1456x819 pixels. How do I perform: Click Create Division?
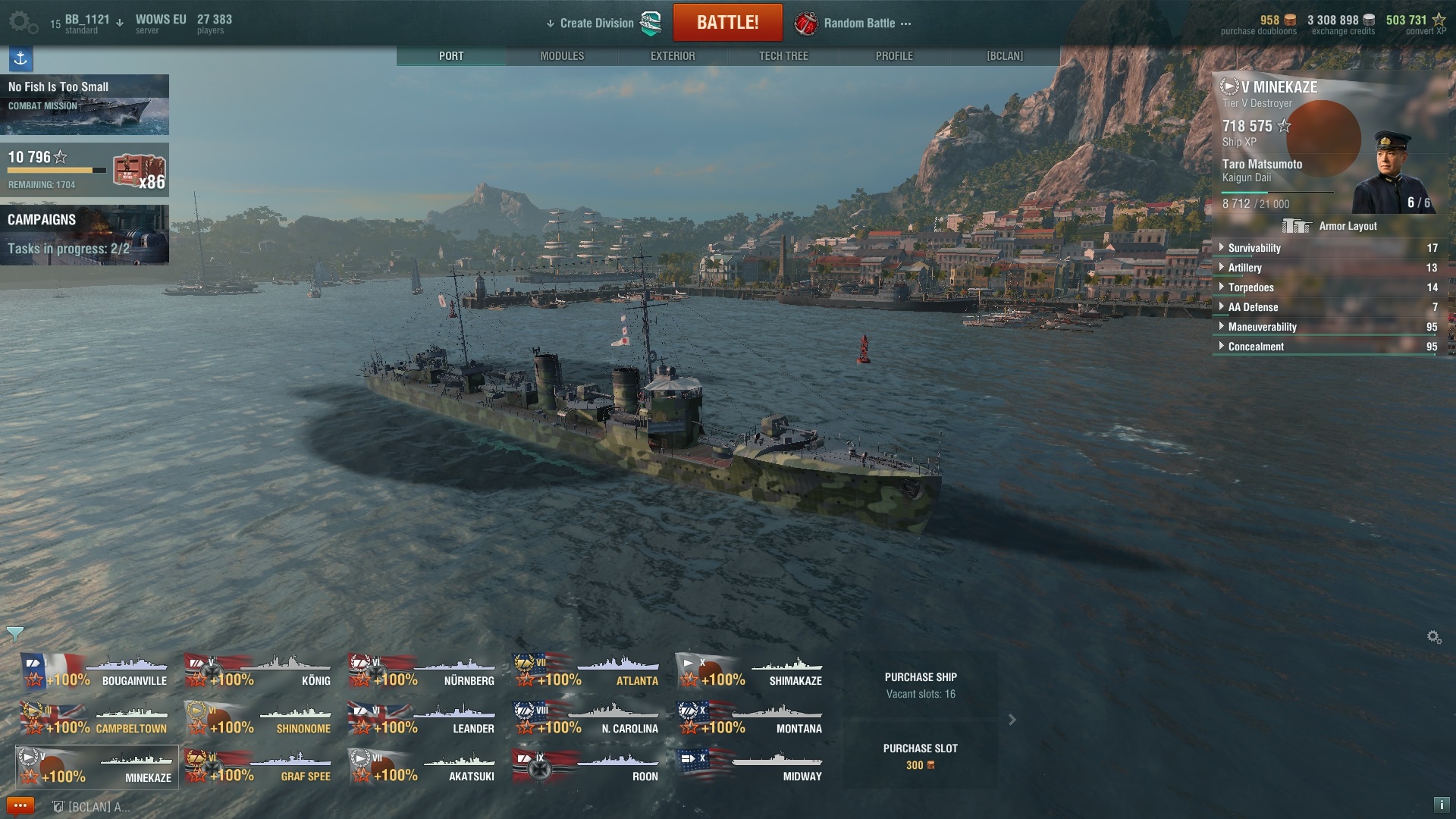597,24
